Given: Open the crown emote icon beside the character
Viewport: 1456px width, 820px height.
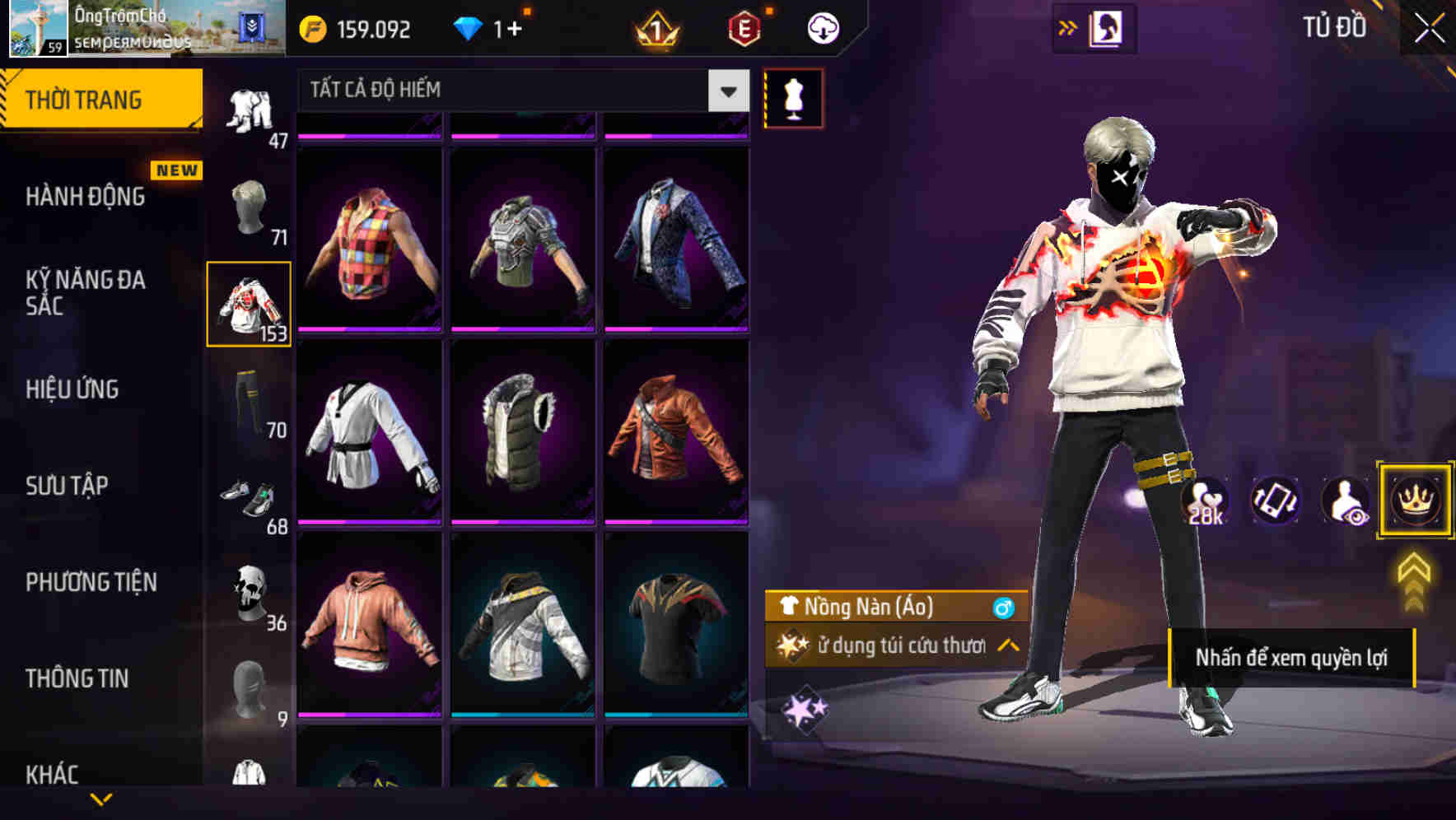Looking at the screenshot, I should click(1414, 501).
